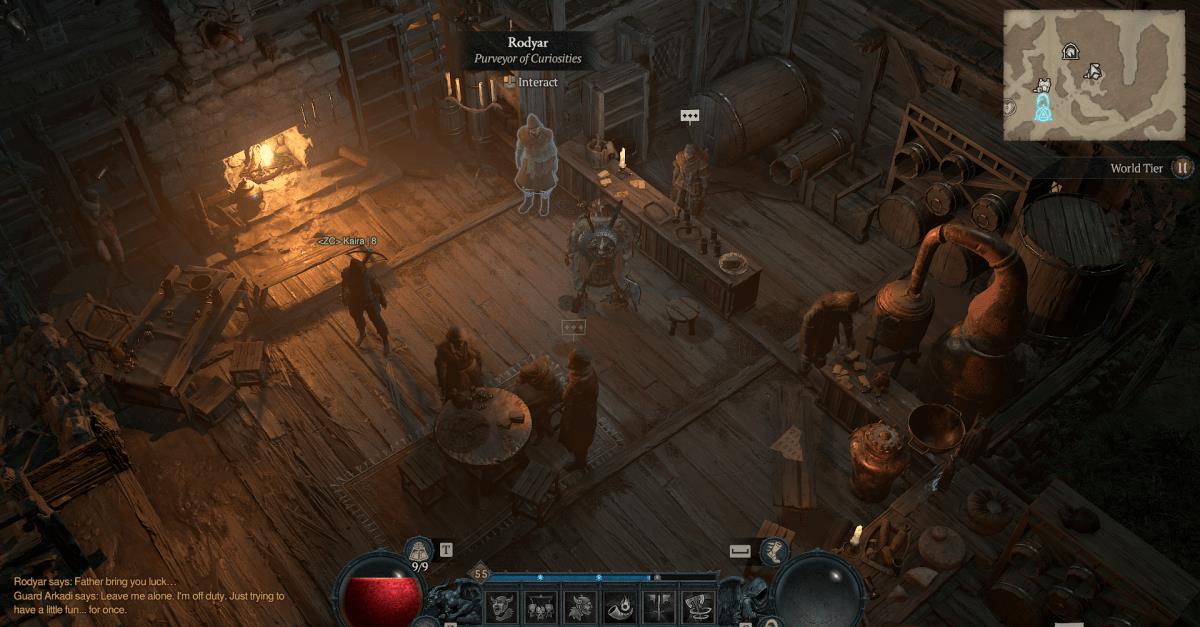Image resolution: width=1200 pixels, height=627 pixels.
Task: Use the three hanging skulls skill
Action: [542, 608]
